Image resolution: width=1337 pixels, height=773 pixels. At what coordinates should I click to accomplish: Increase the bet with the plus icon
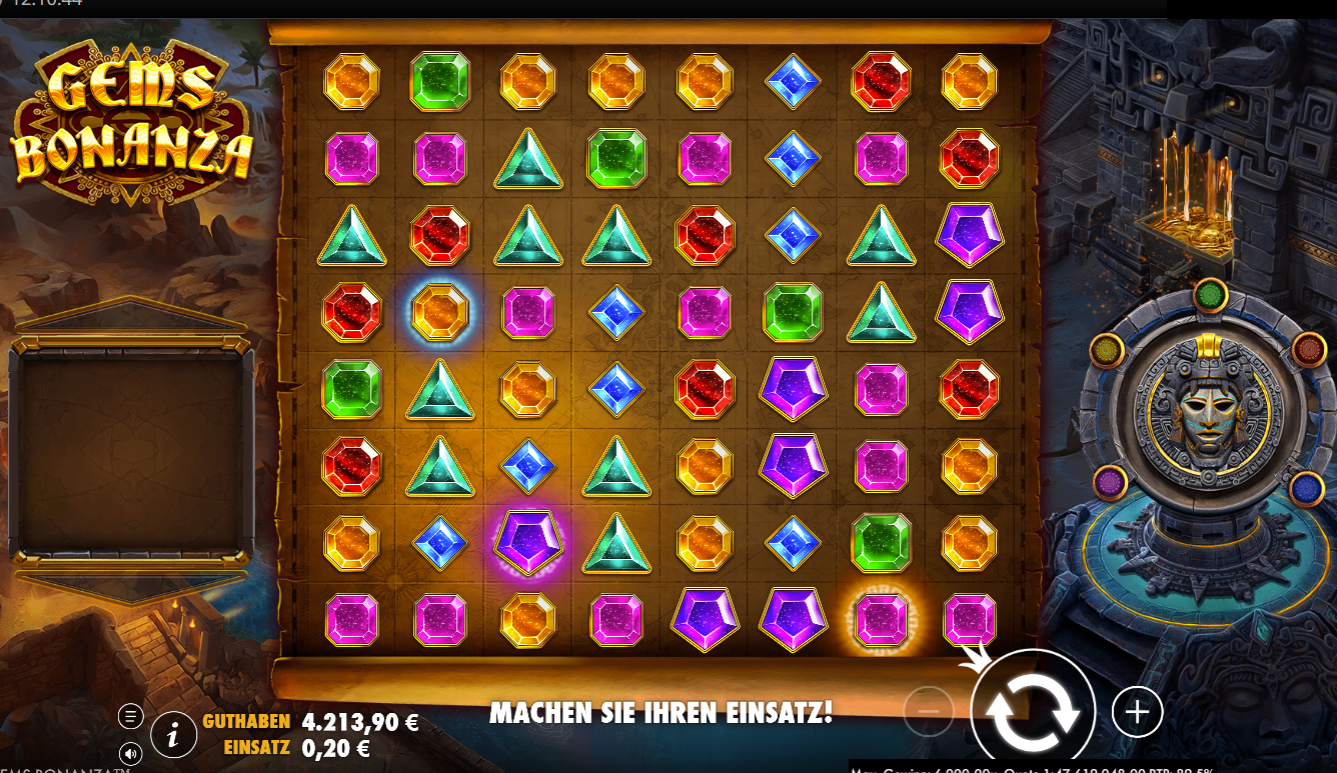coord(1136,712)
